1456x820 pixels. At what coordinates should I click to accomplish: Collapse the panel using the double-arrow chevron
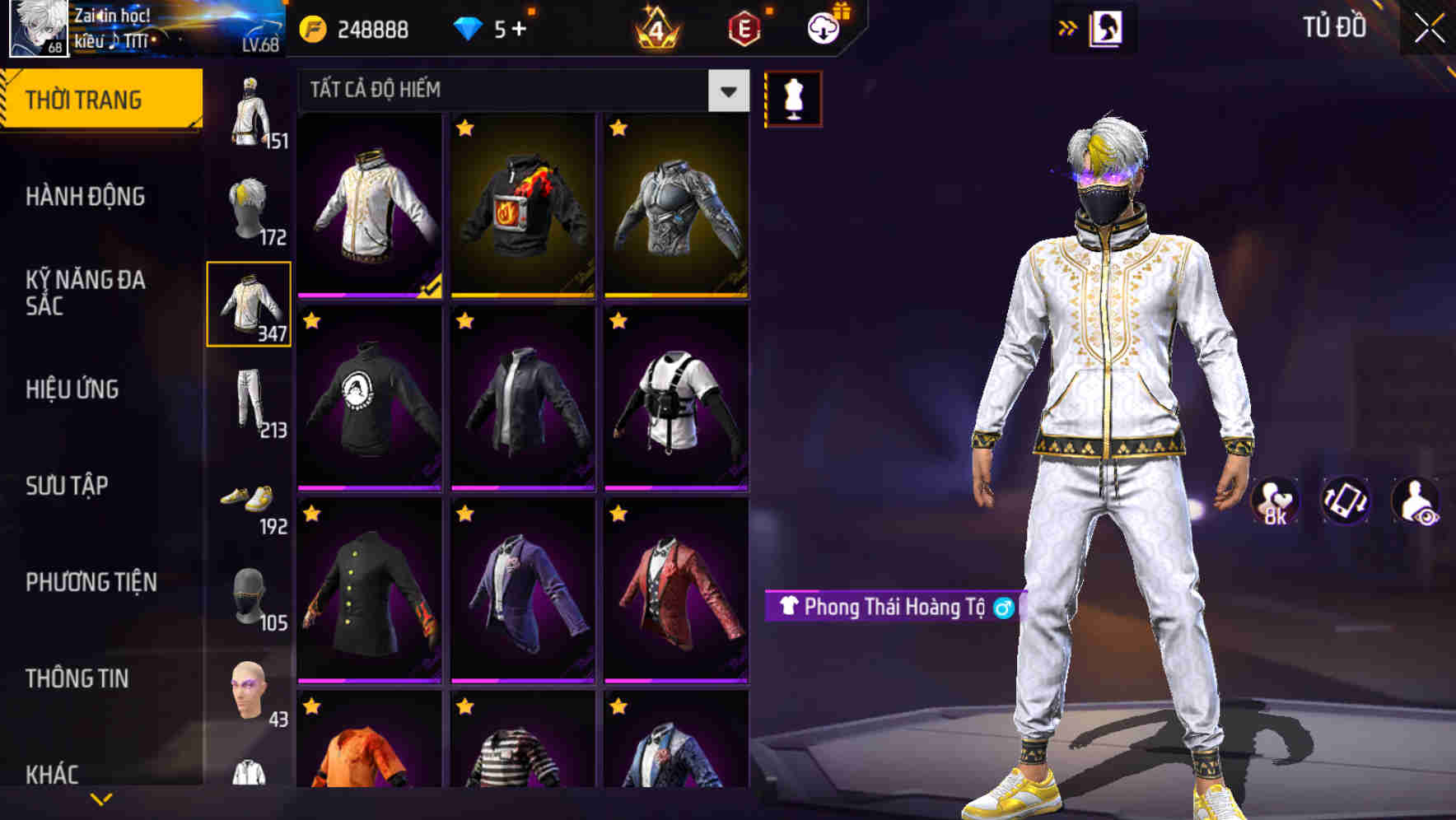click(1067, 27)
